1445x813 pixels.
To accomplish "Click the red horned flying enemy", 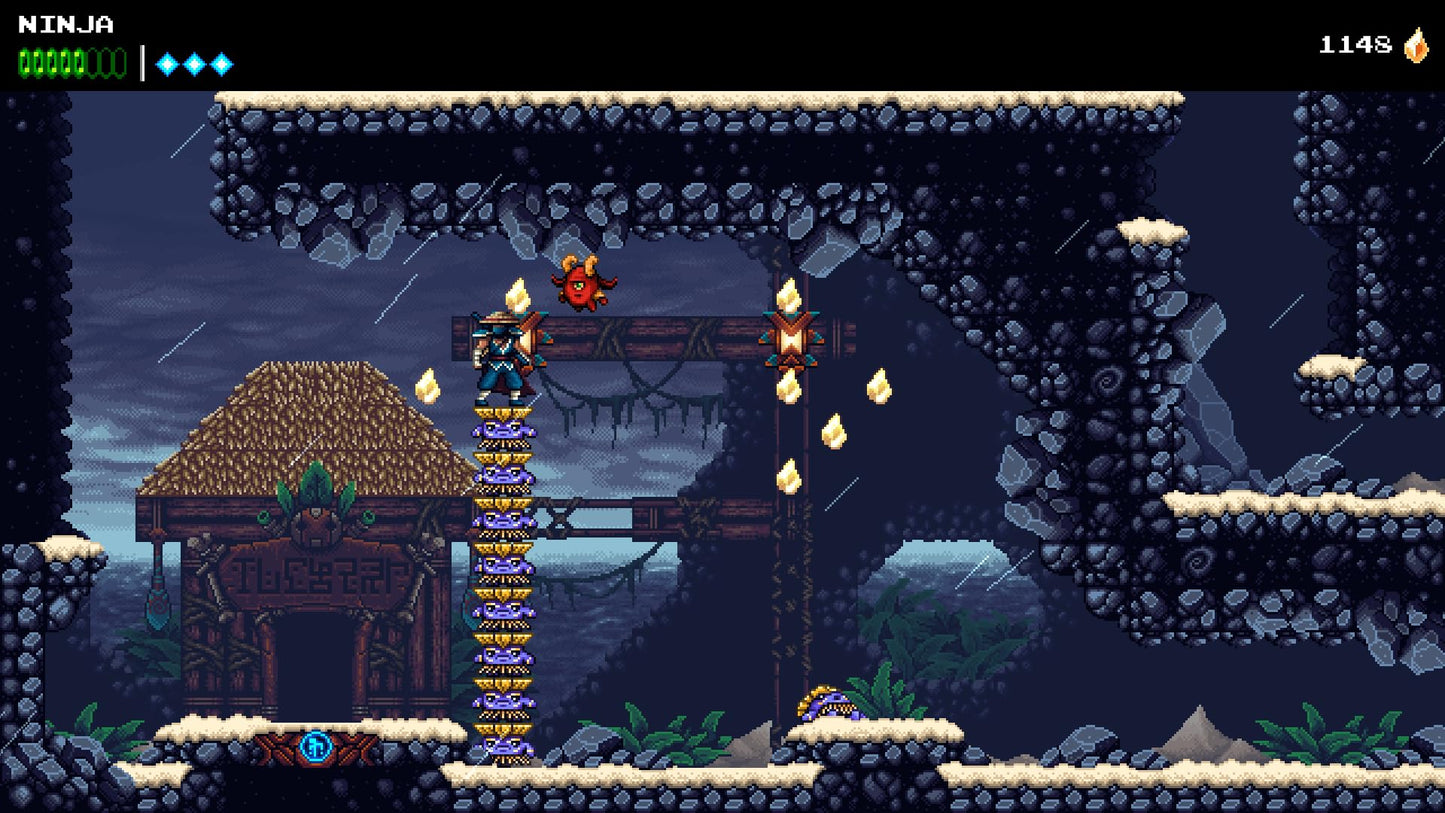I will click(x=580, y=285).
